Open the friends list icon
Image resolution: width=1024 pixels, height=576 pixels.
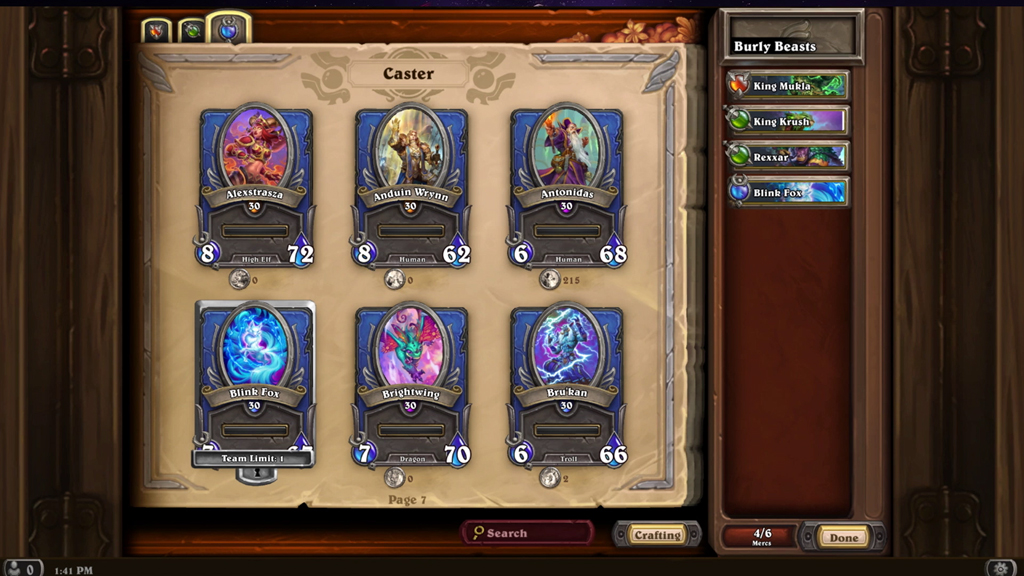pos(22,568)
